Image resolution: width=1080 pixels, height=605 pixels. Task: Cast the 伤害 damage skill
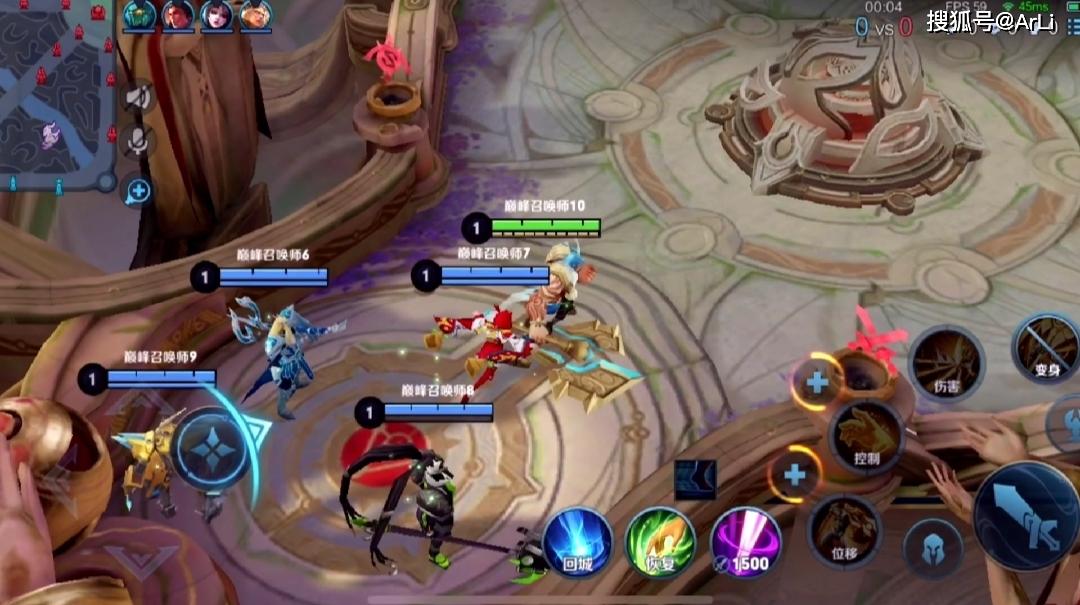(x=945, y=361)
